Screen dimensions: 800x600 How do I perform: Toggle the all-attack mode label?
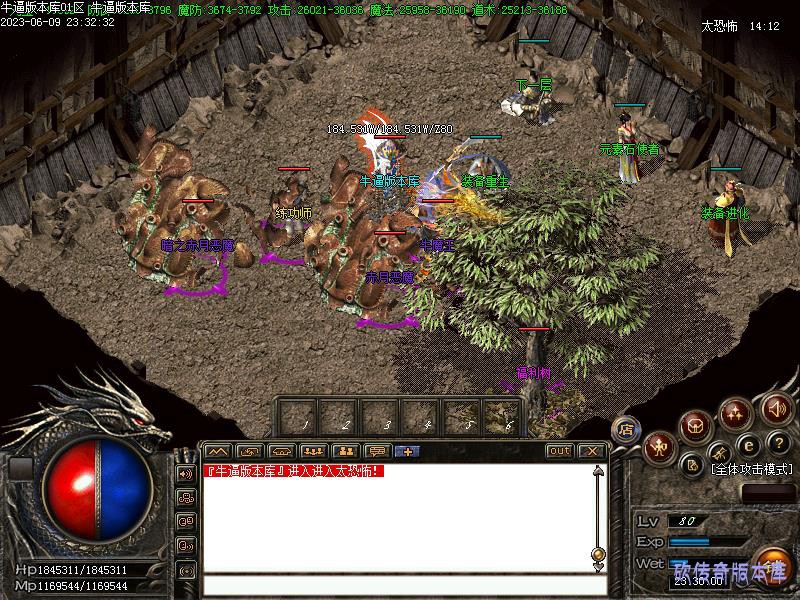point(750,468)
